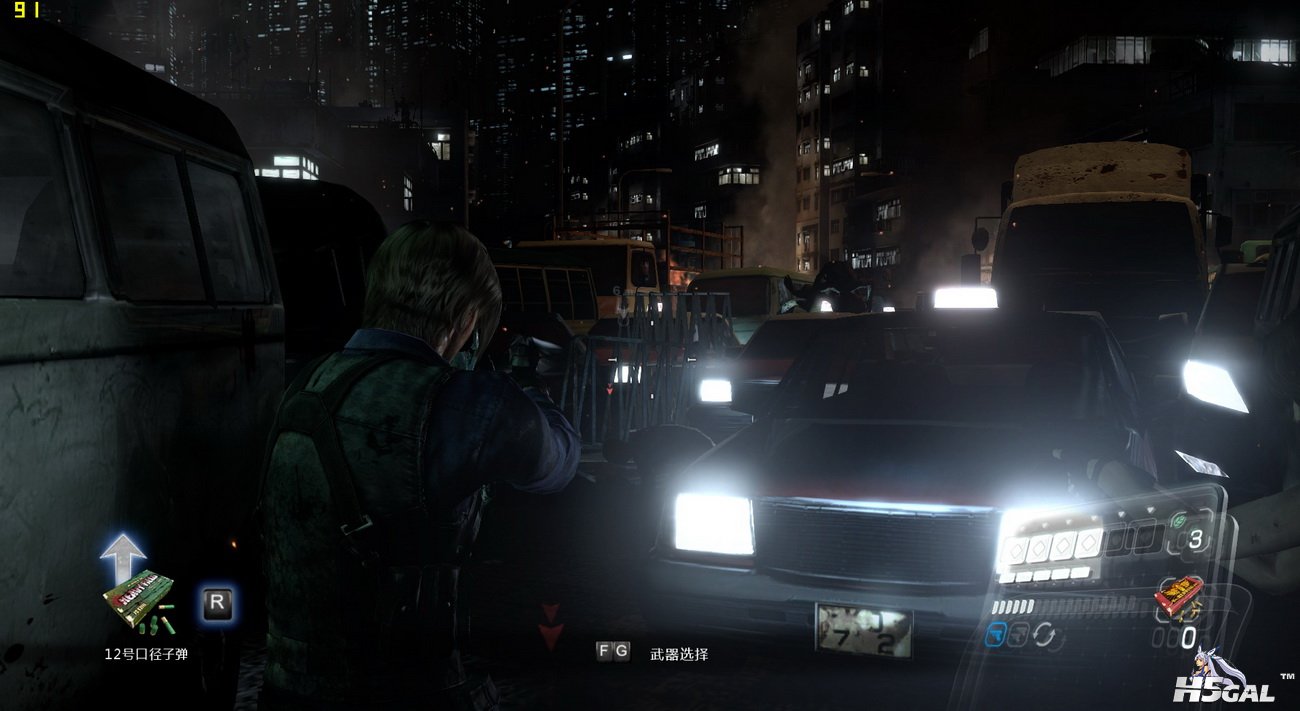This screenshot has width=1300, height=711.
Task: Use the green herb tablet icon
Action: coord(1180,520)
